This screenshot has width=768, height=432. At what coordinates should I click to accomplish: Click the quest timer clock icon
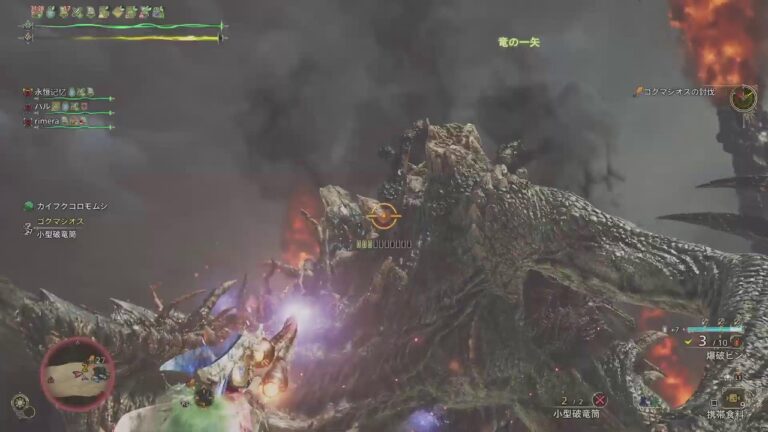tap(742, 98)
